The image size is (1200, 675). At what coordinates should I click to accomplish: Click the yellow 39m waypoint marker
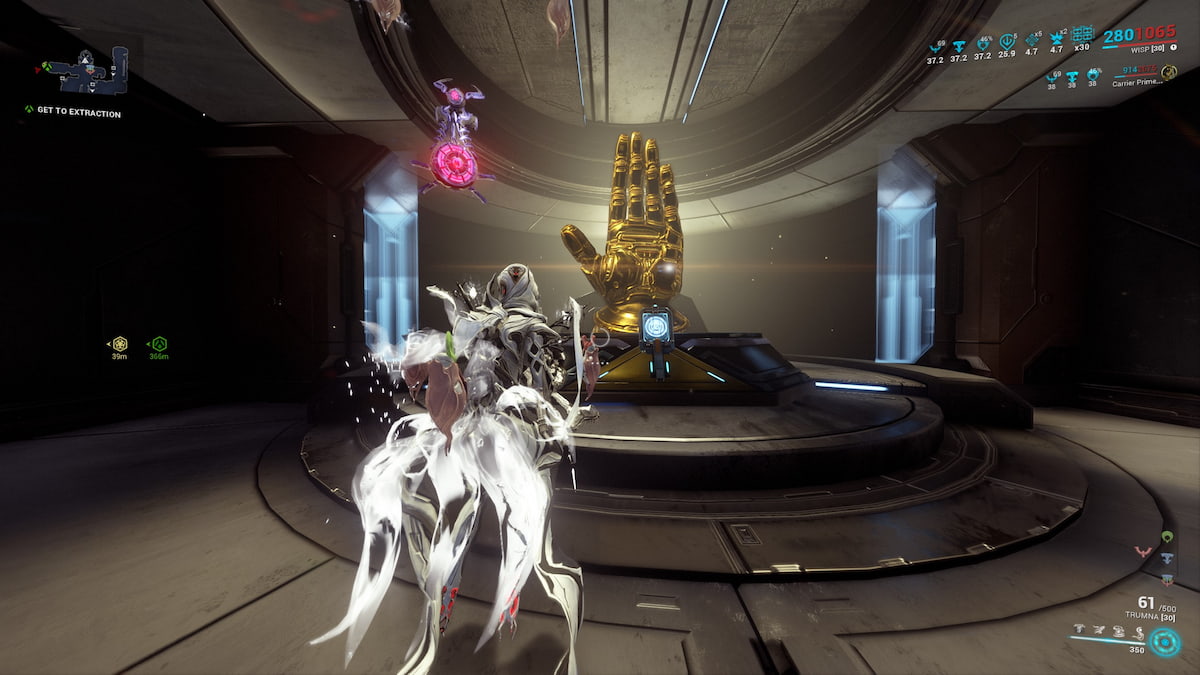[x=119, y=344]
